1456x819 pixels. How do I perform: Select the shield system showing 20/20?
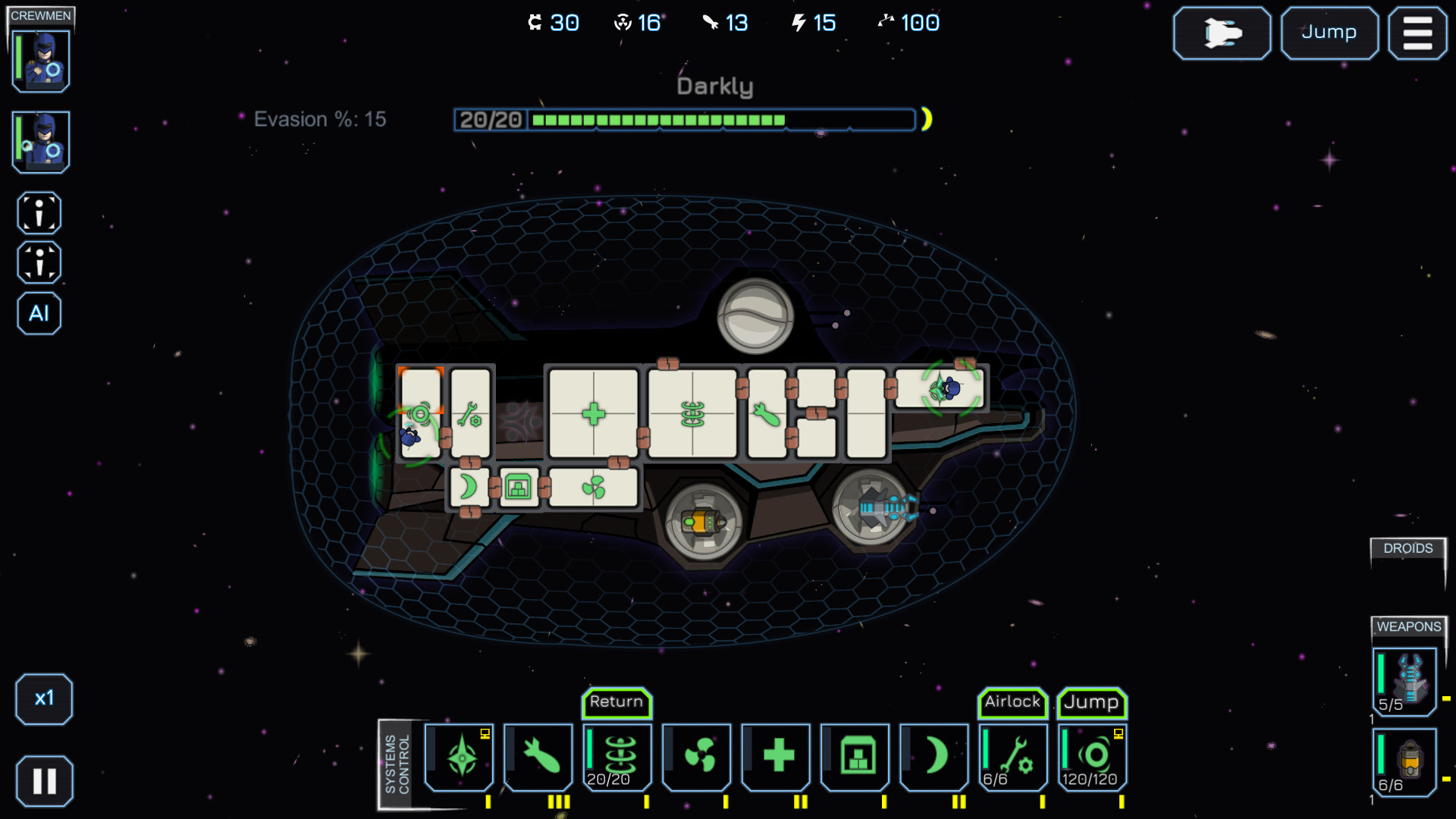618,757
